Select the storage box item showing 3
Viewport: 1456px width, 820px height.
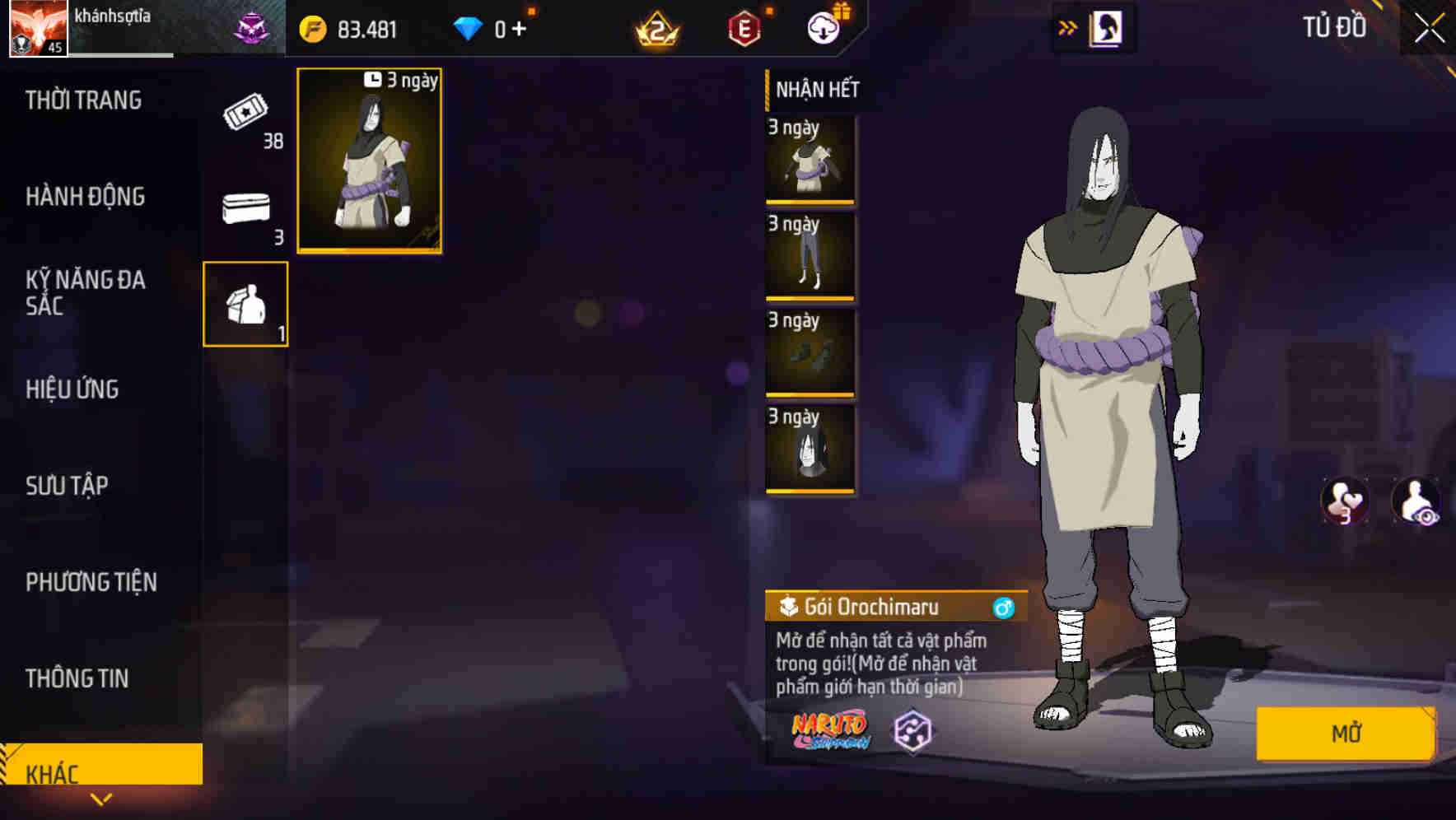(x=245, y=210)
